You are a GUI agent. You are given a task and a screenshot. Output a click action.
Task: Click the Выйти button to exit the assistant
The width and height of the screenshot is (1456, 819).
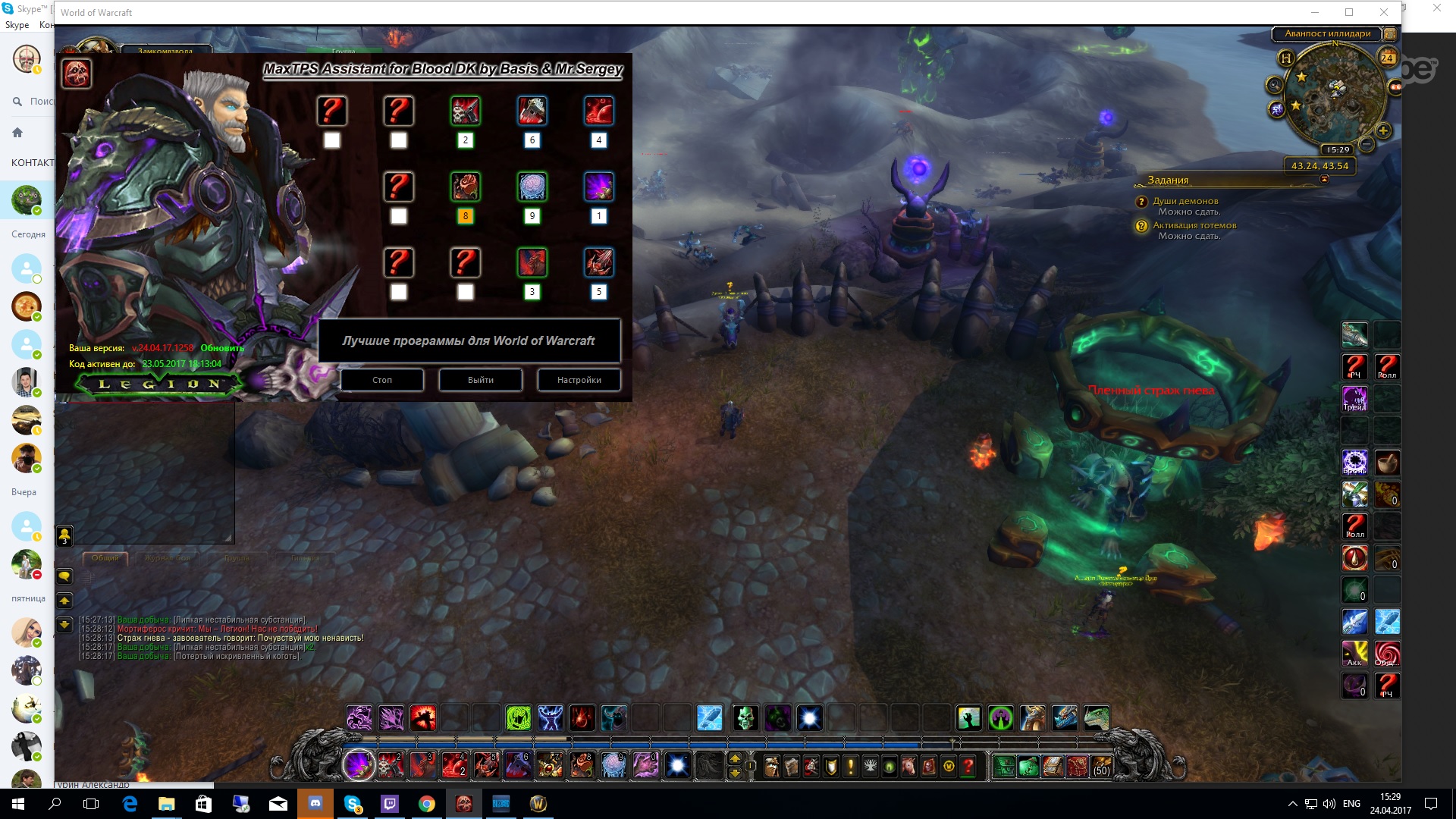[481, 380]
